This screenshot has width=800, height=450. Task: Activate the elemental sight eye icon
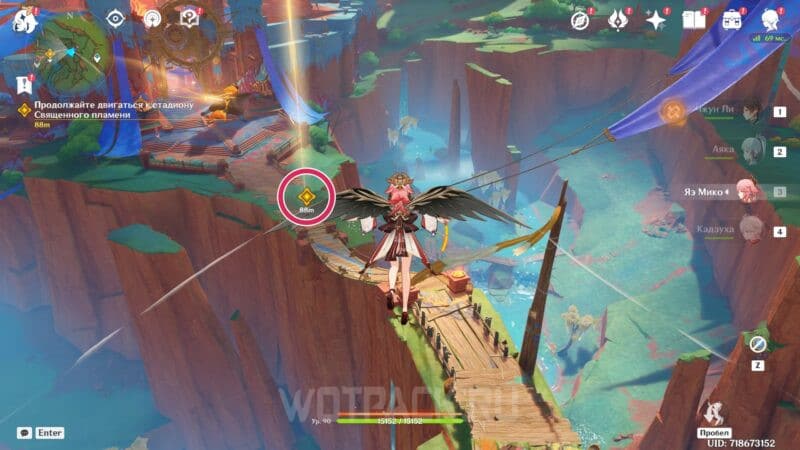pyautogui.click(x=116, y=19)
